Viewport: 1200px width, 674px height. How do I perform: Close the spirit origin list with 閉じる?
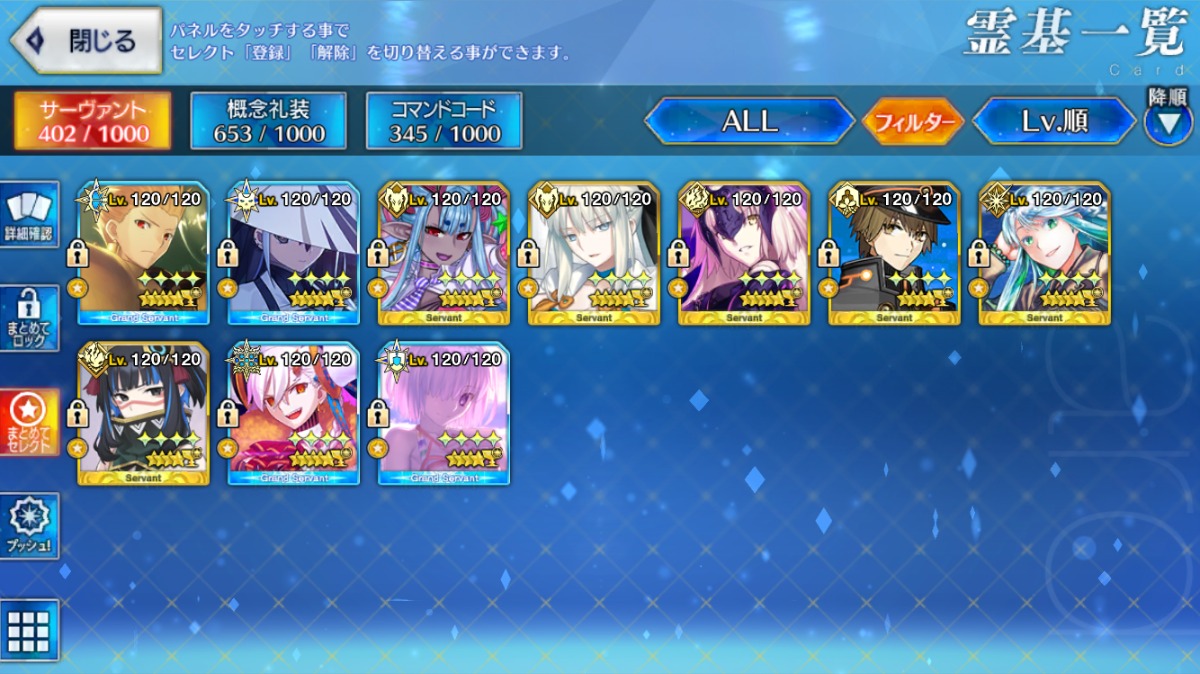point(86,41)
